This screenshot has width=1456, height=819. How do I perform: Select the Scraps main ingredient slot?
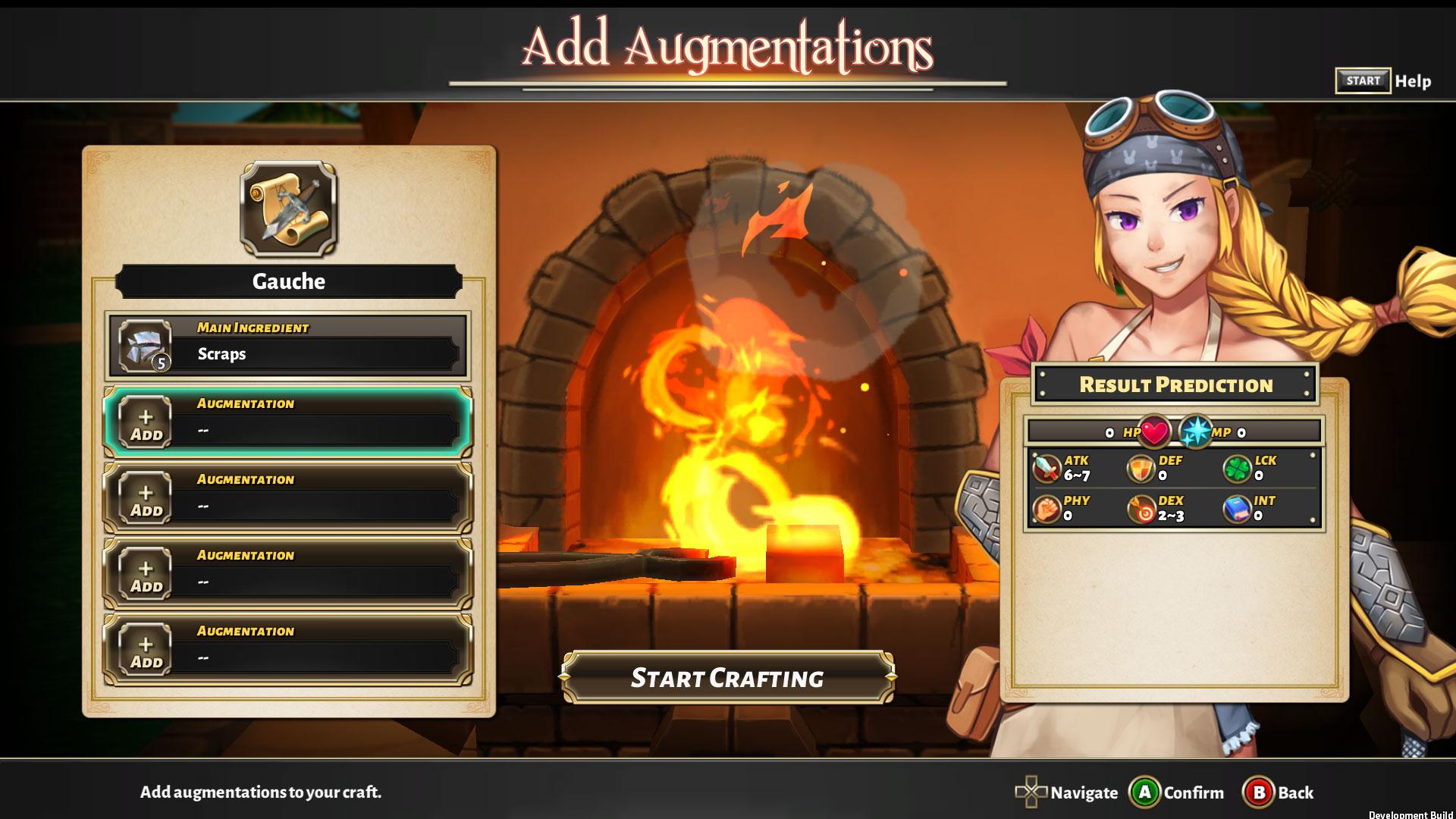pos(287,347)
